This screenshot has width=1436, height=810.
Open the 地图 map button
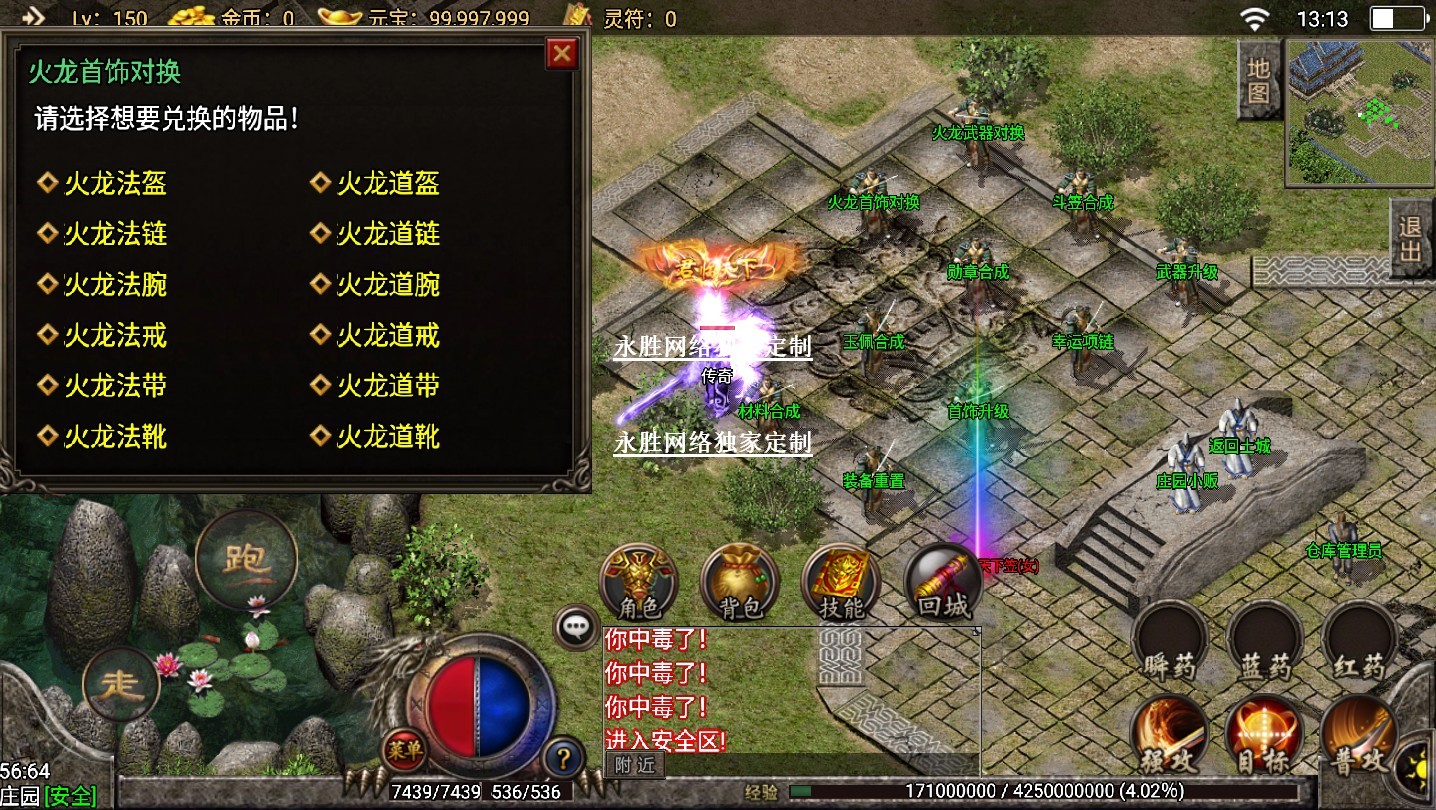click(1259, 81)
